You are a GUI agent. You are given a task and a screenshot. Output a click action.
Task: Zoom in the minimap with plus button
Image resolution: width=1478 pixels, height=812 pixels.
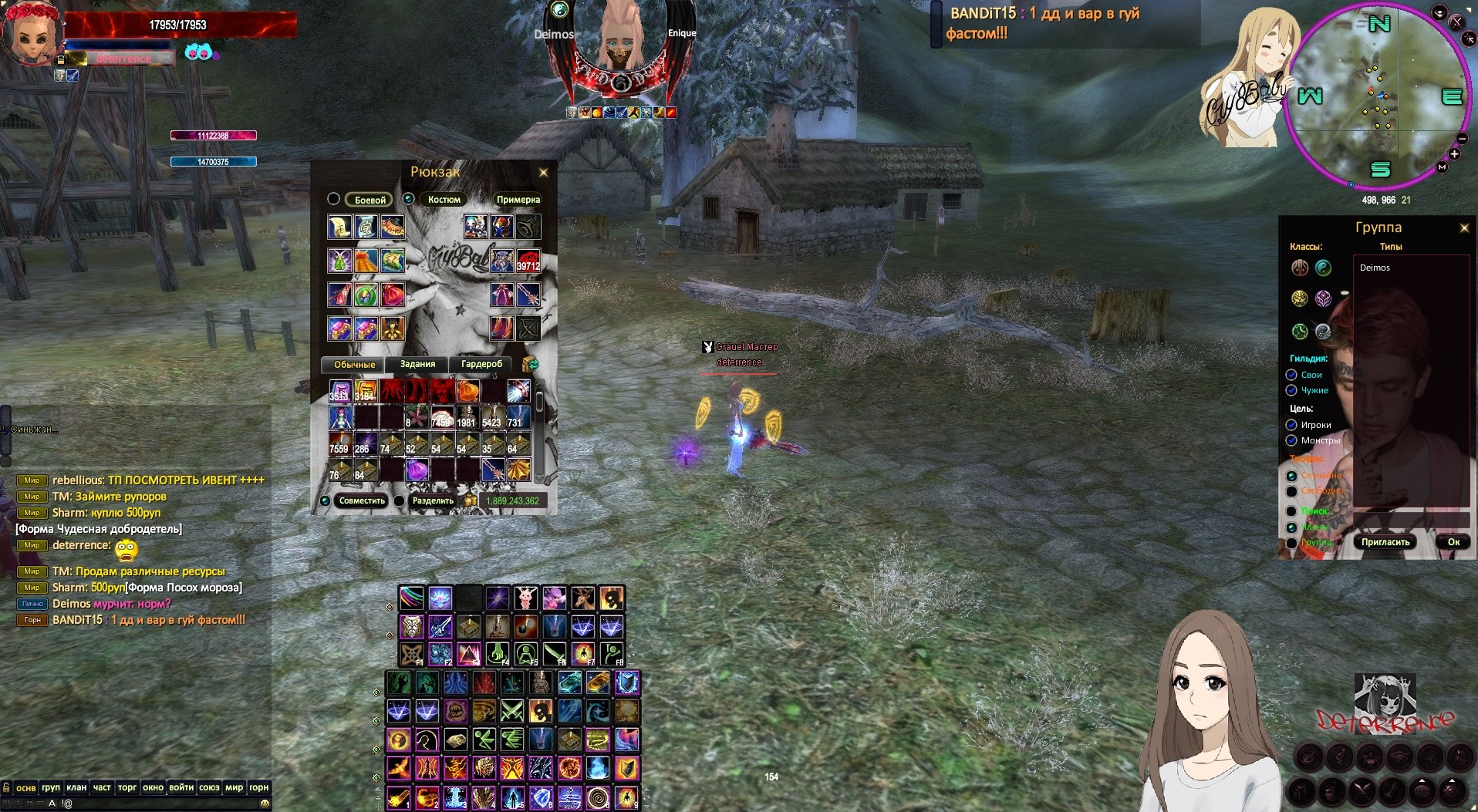click(x=1454, y=154)
